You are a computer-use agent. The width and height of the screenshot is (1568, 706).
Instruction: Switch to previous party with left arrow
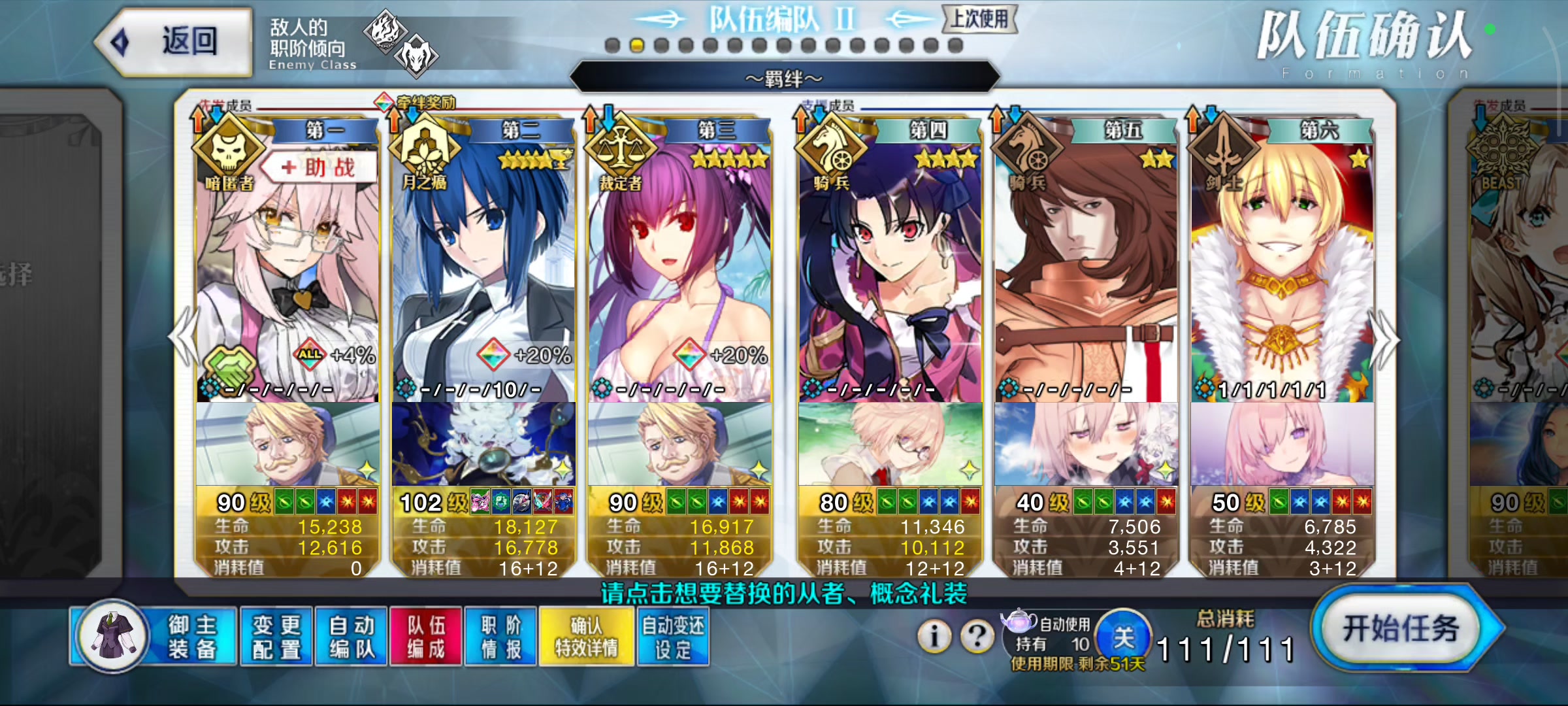184,340
